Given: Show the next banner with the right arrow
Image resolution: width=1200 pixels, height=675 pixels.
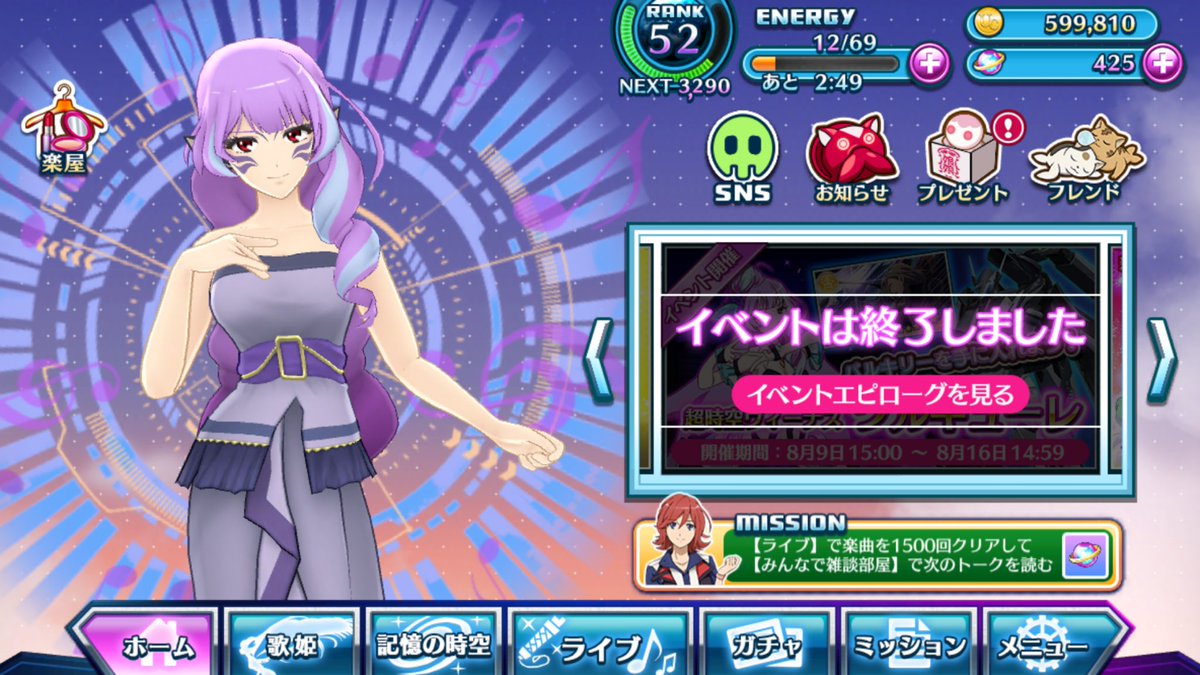Looking at the screenshot, I should tap(1161, 360).
